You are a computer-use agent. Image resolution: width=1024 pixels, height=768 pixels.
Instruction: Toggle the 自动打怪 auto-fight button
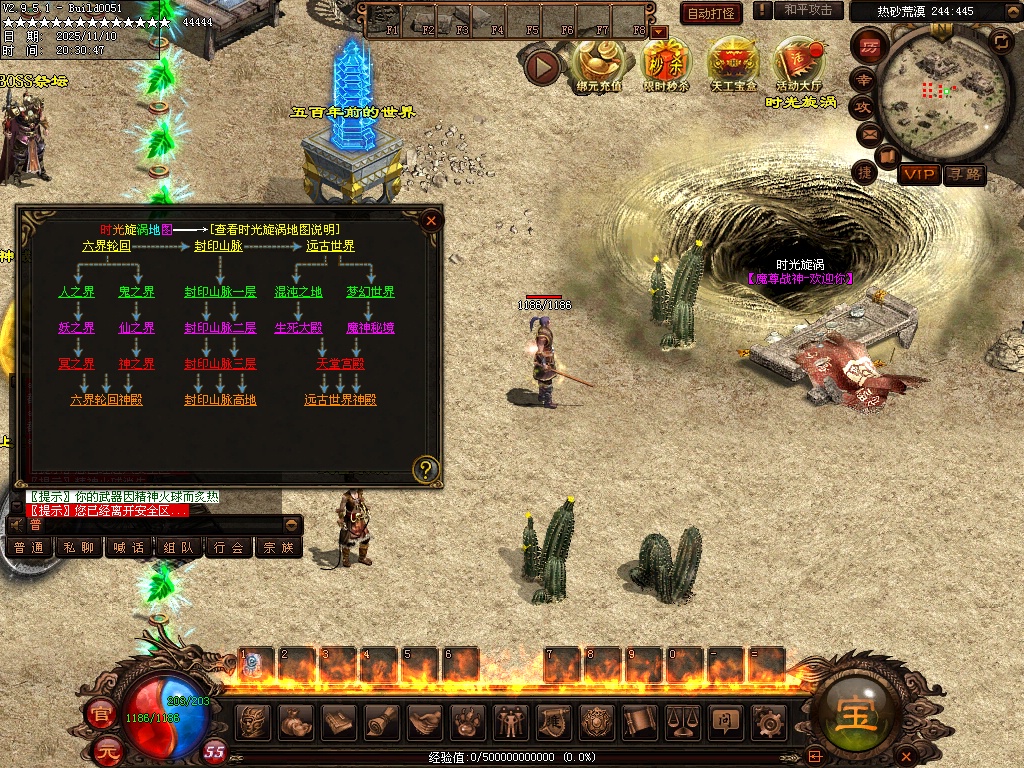[711, 13]
